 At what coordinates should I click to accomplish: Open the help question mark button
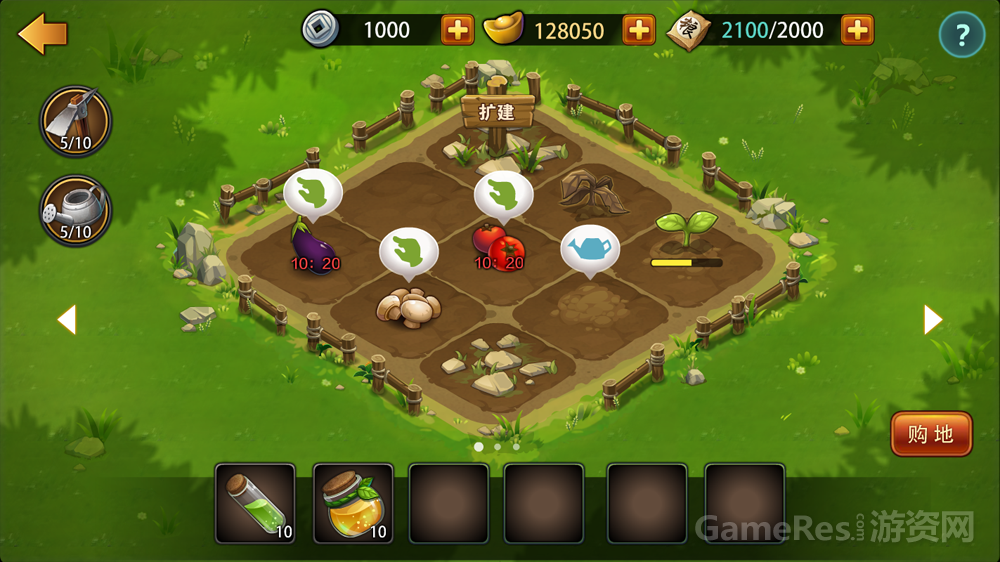point(961,36)
